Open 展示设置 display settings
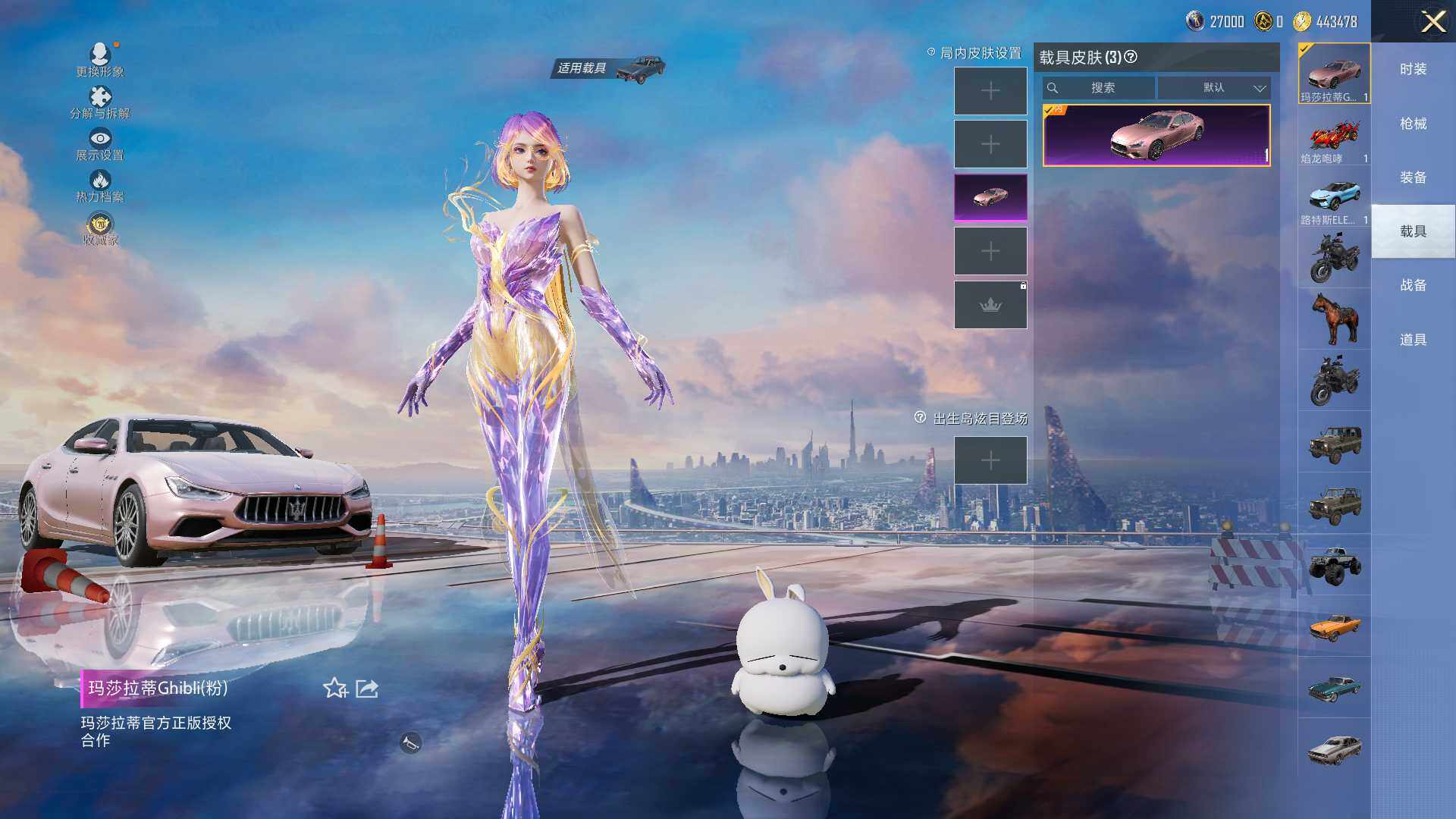 click(x=100, y=143)
